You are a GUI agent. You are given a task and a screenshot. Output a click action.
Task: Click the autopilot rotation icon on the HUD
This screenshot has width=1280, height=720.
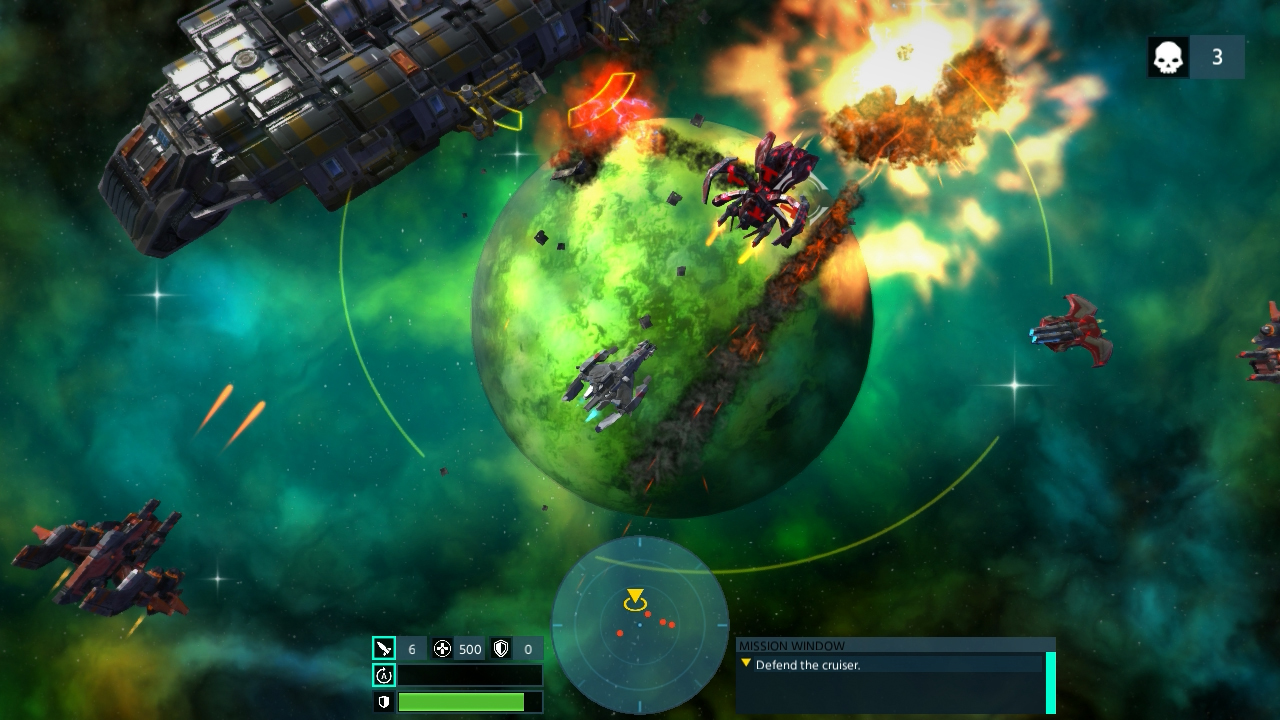pyautogui.click(x=382, y=675)
